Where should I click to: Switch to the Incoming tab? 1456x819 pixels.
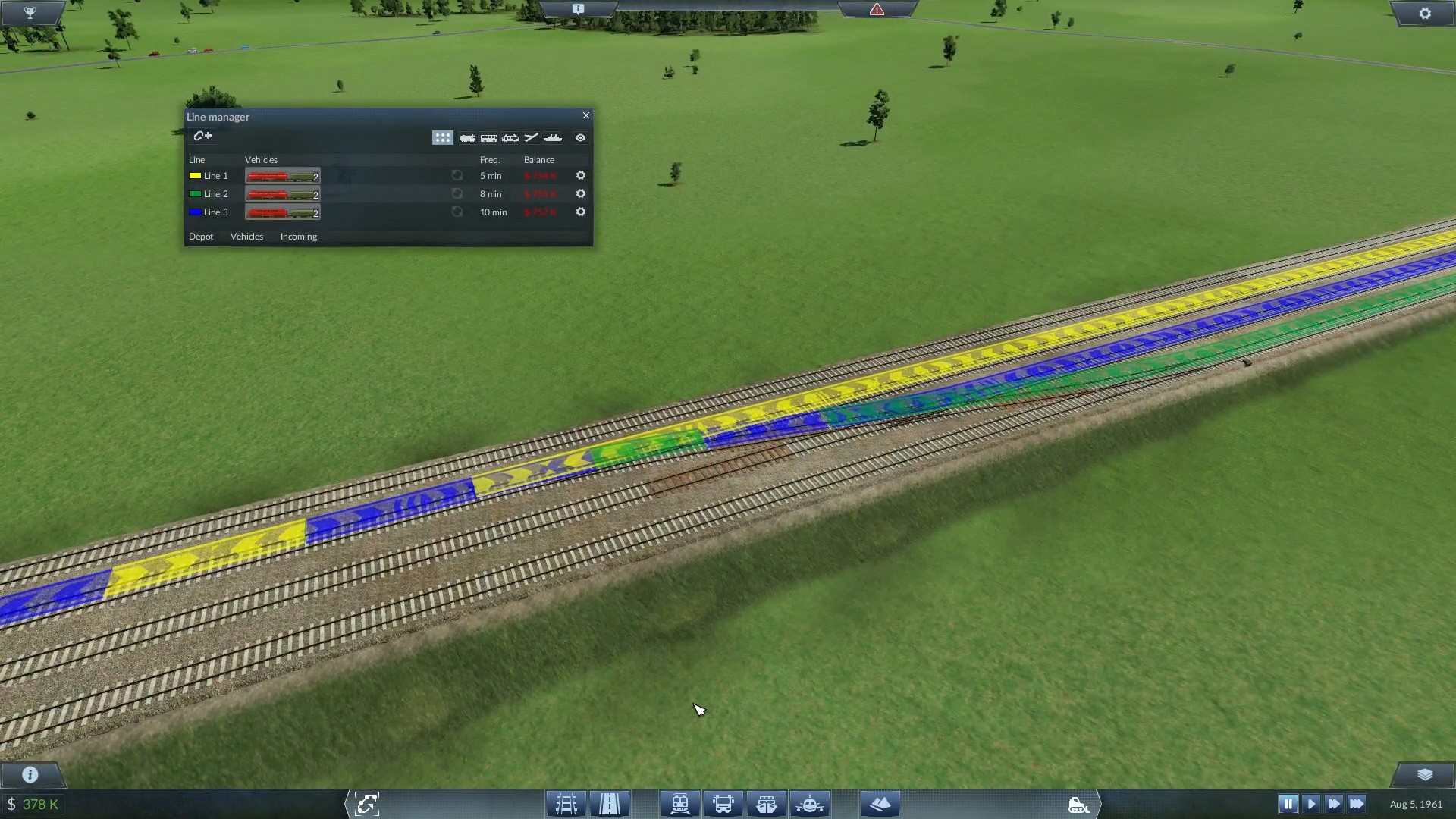coord(299,237)
